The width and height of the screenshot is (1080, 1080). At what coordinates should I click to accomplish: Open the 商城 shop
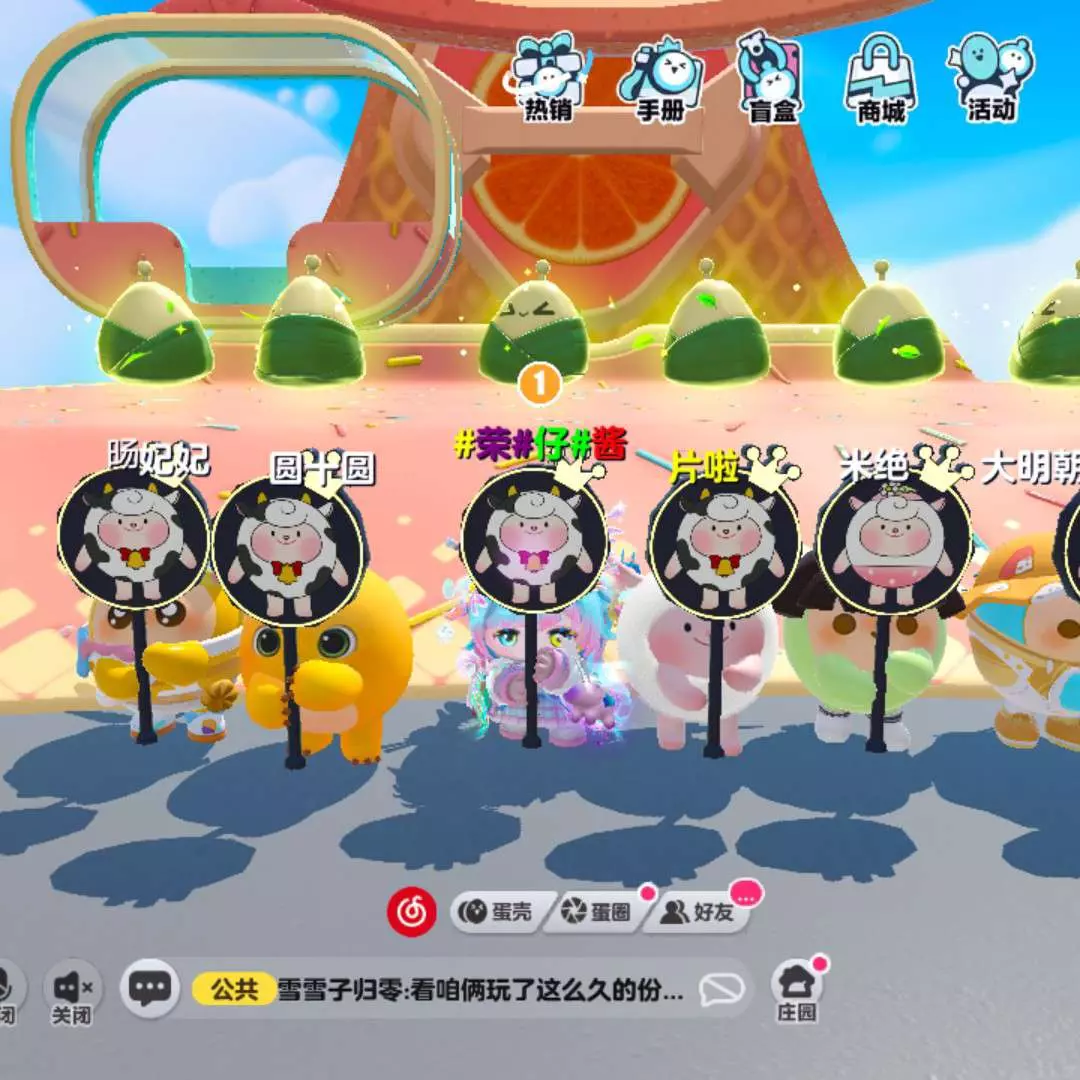point(881,80)
